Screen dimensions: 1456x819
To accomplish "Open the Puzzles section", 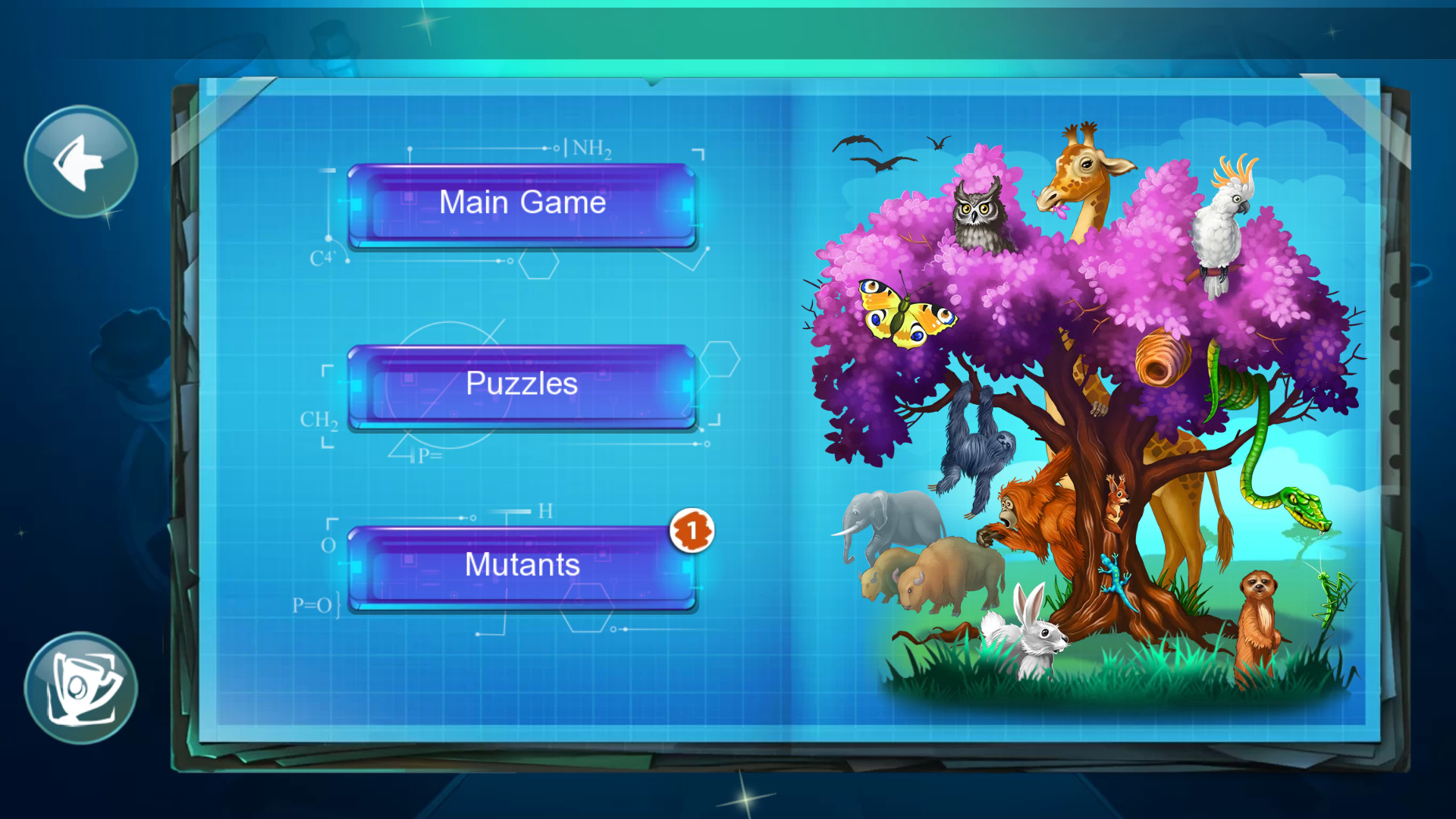I will click(521, 384).
